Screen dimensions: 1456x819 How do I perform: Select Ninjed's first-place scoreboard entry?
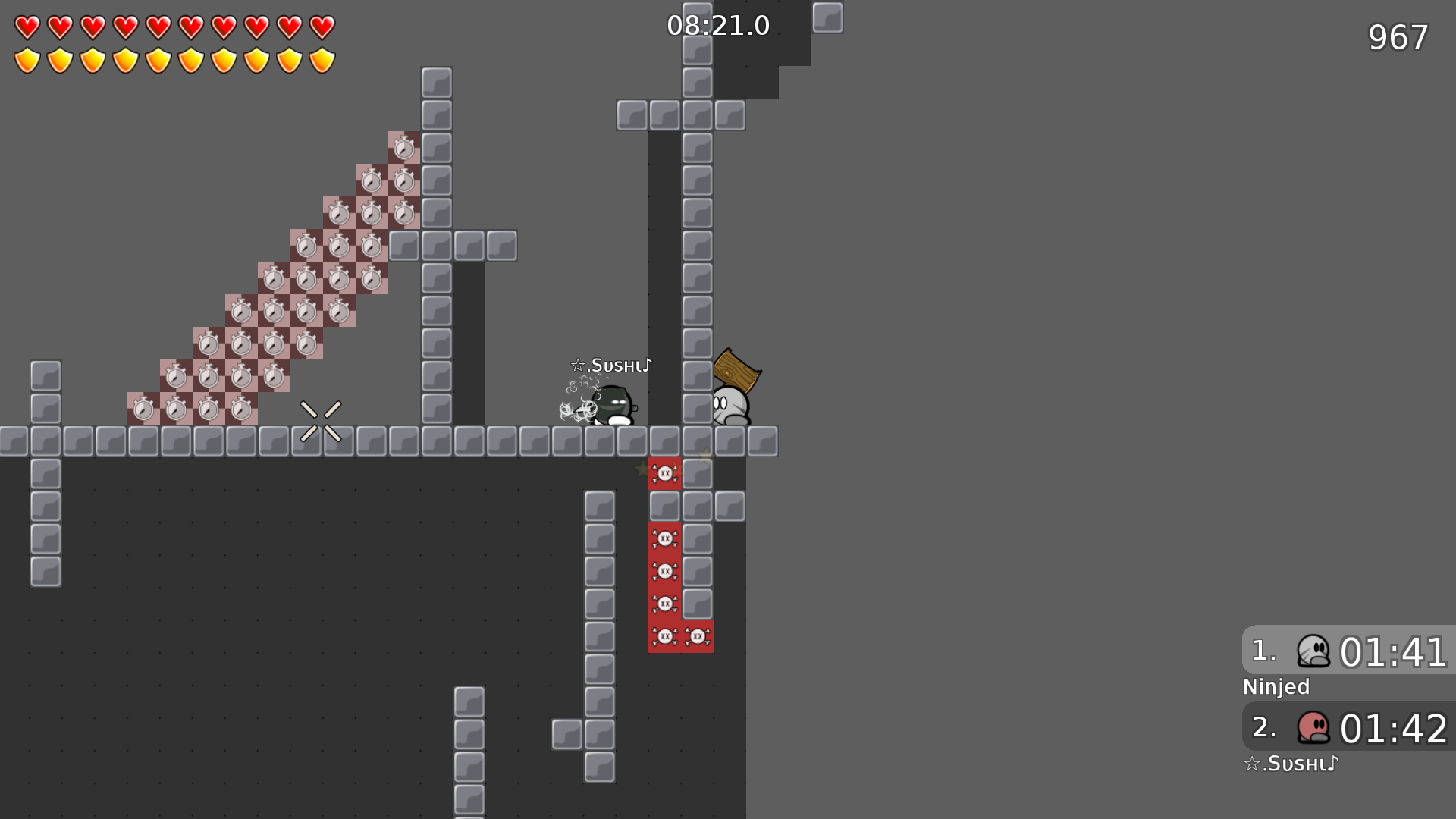pyautogui.click(x=1348, y=651)
